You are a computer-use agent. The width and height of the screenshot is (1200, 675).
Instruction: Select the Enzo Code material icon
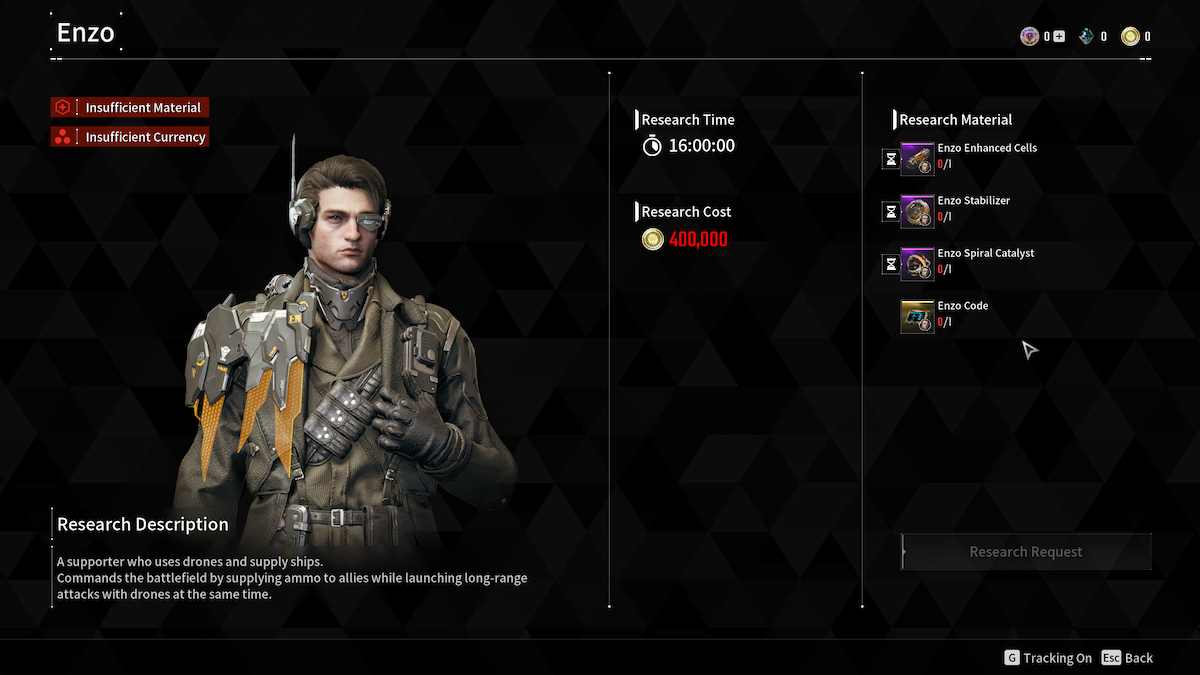pos(917,317)
